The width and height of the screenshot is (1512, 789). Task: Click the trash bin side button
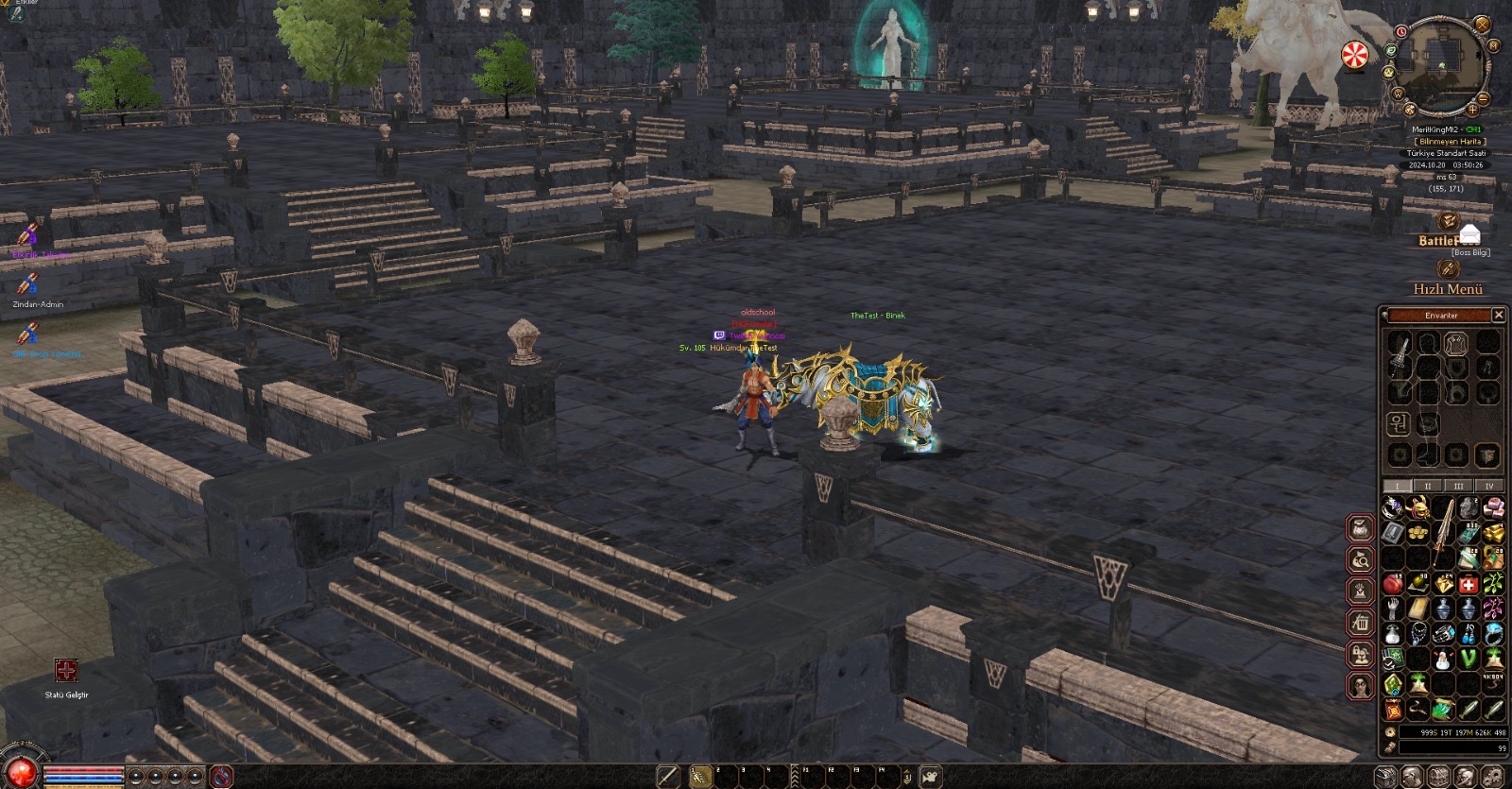(x=1361, y=624)
